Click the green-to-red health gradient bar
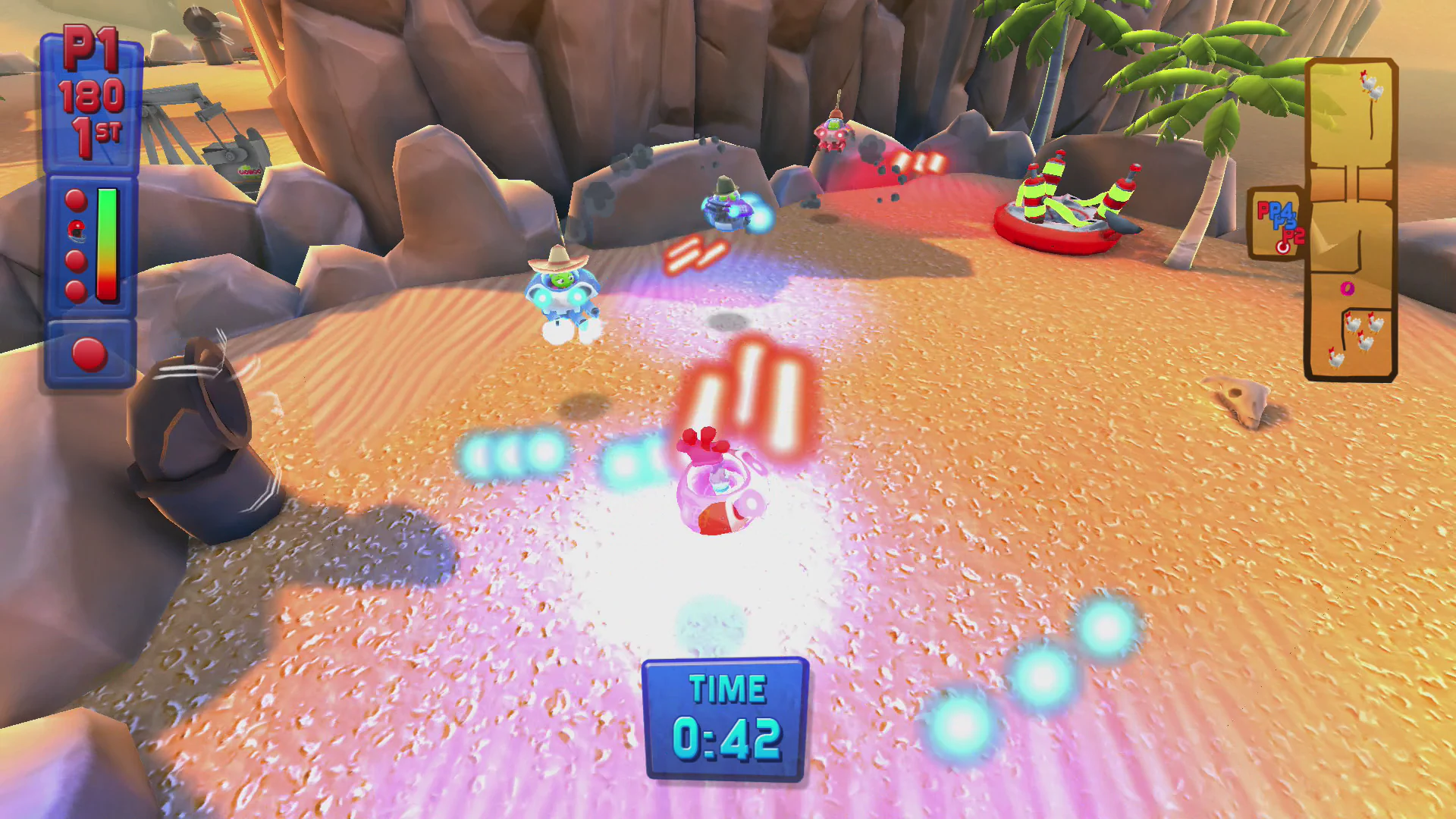The image size is (1456, 819). click(x=106, y=243)
